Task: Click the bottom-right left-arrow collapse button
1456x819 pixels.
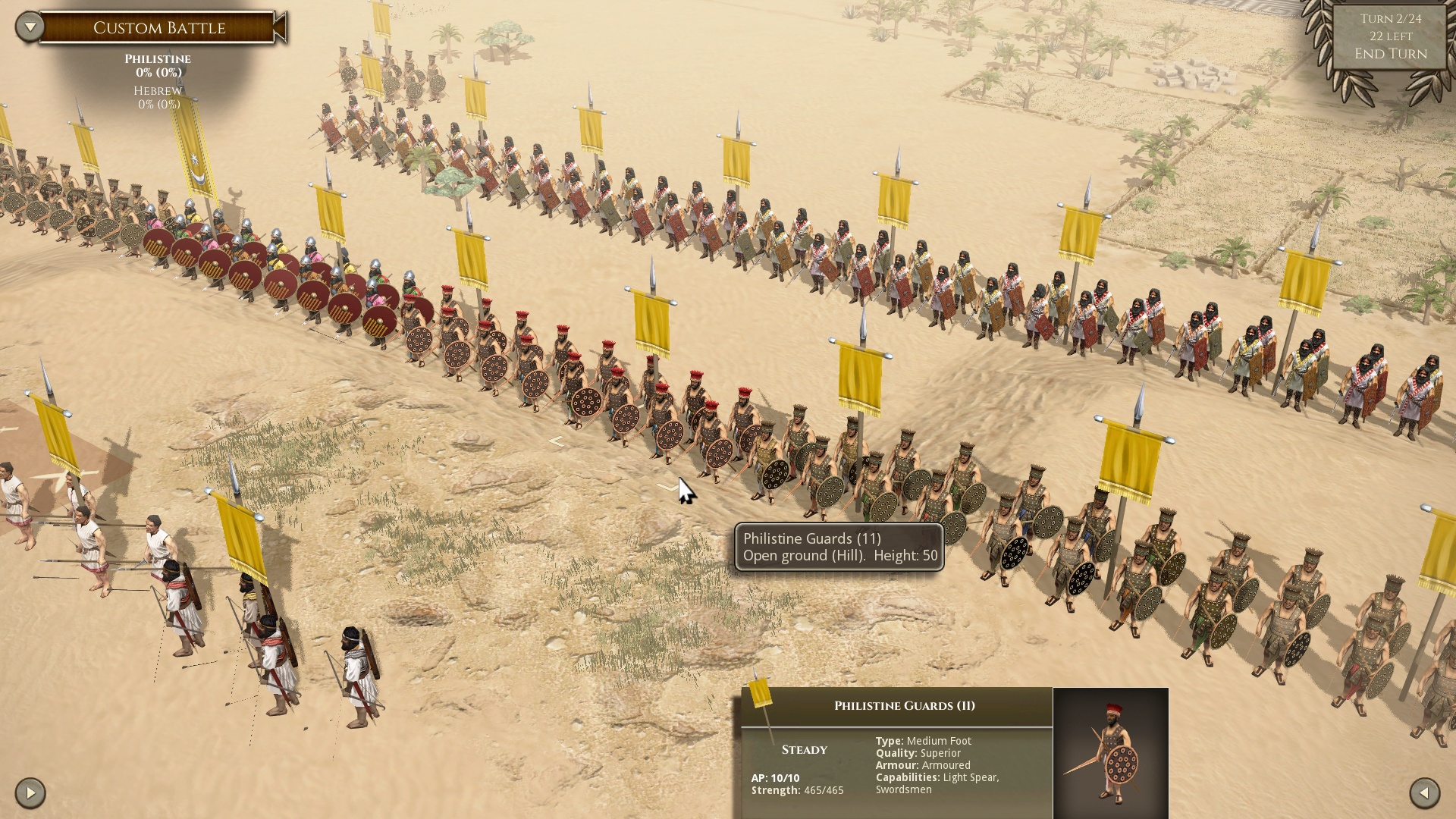Action: 1424,793
